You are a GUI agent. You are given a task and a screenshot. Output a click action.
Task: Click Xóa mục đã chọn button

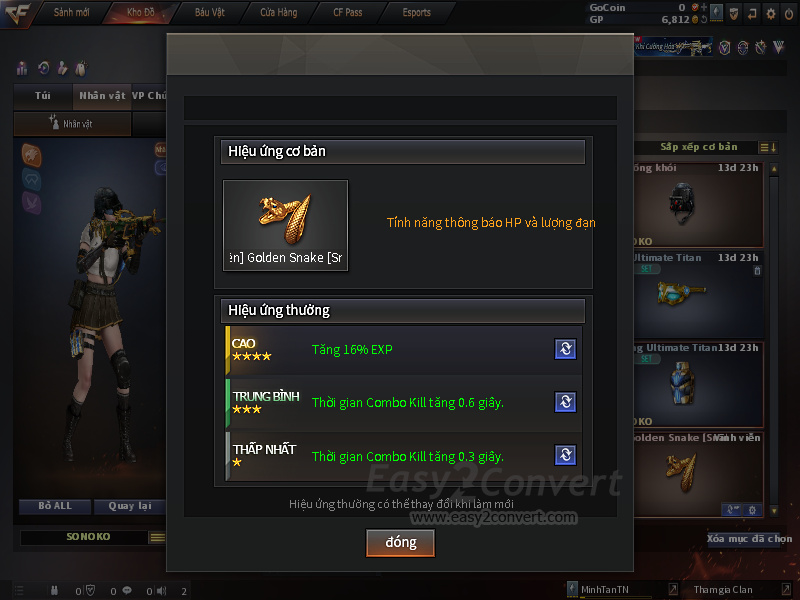pyautogui.click(x=749, y=539)
